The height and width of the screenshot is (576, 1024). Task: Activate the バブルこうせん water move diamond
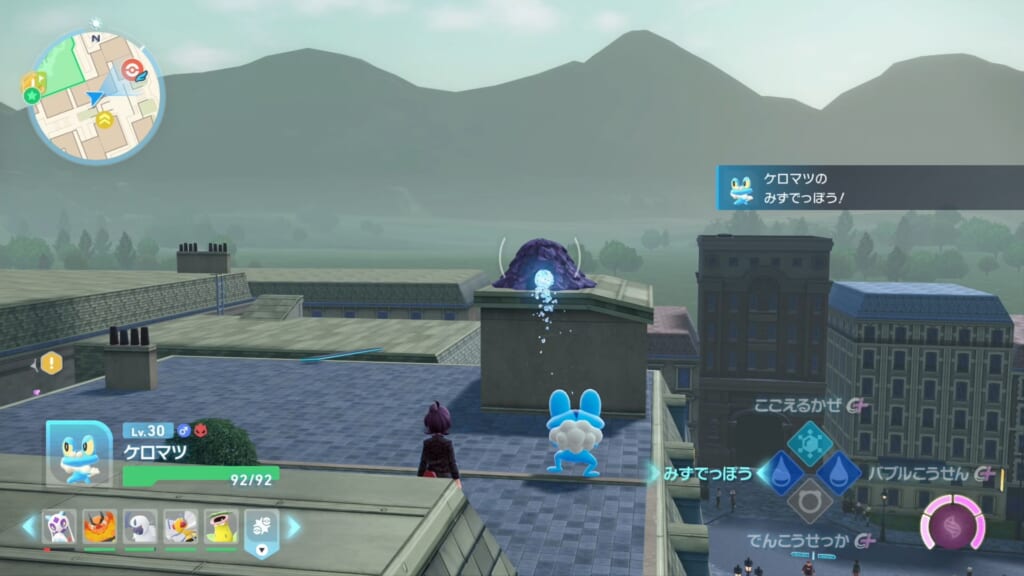pos(838,472)
